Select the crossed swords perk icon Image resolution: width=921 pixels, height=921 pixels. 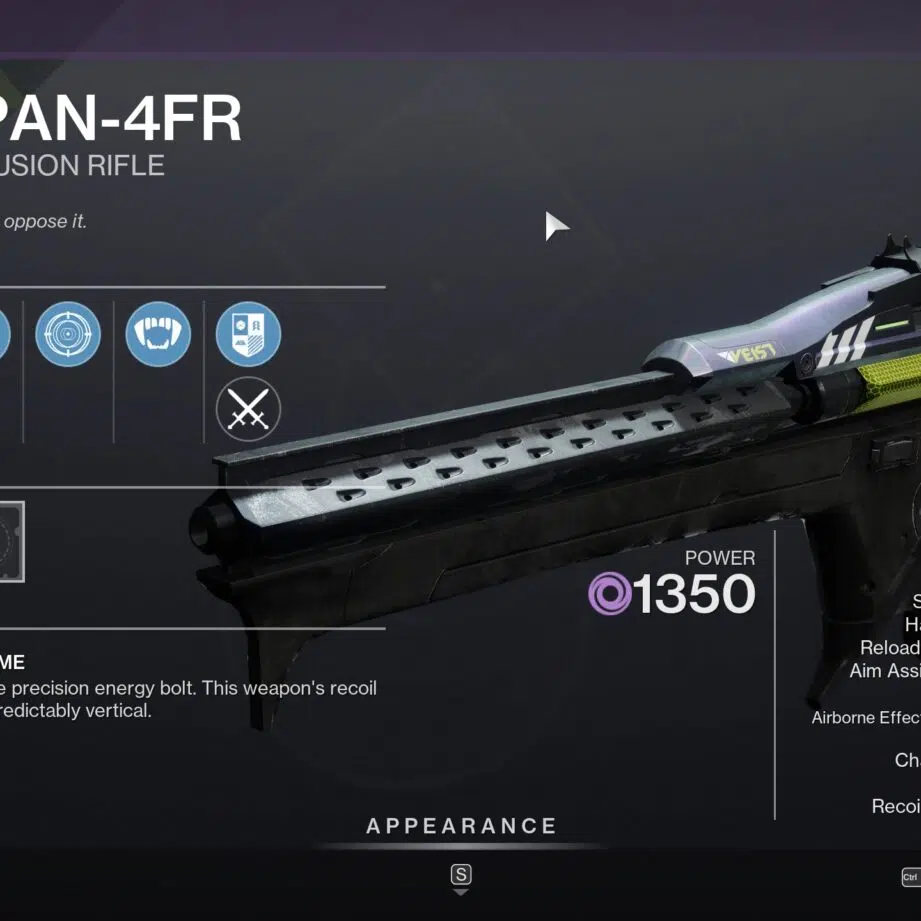[x=248, y=409]
